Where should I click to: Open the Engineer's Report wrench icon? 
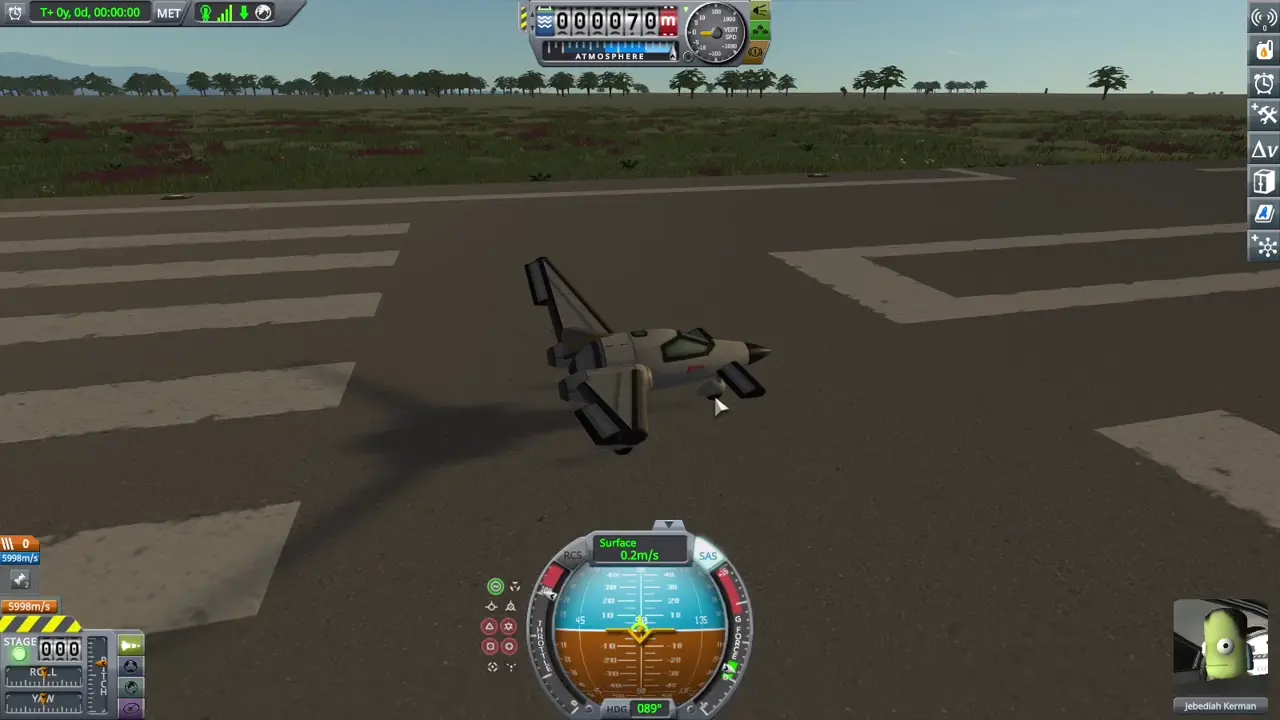click(x=1263, y=115)
